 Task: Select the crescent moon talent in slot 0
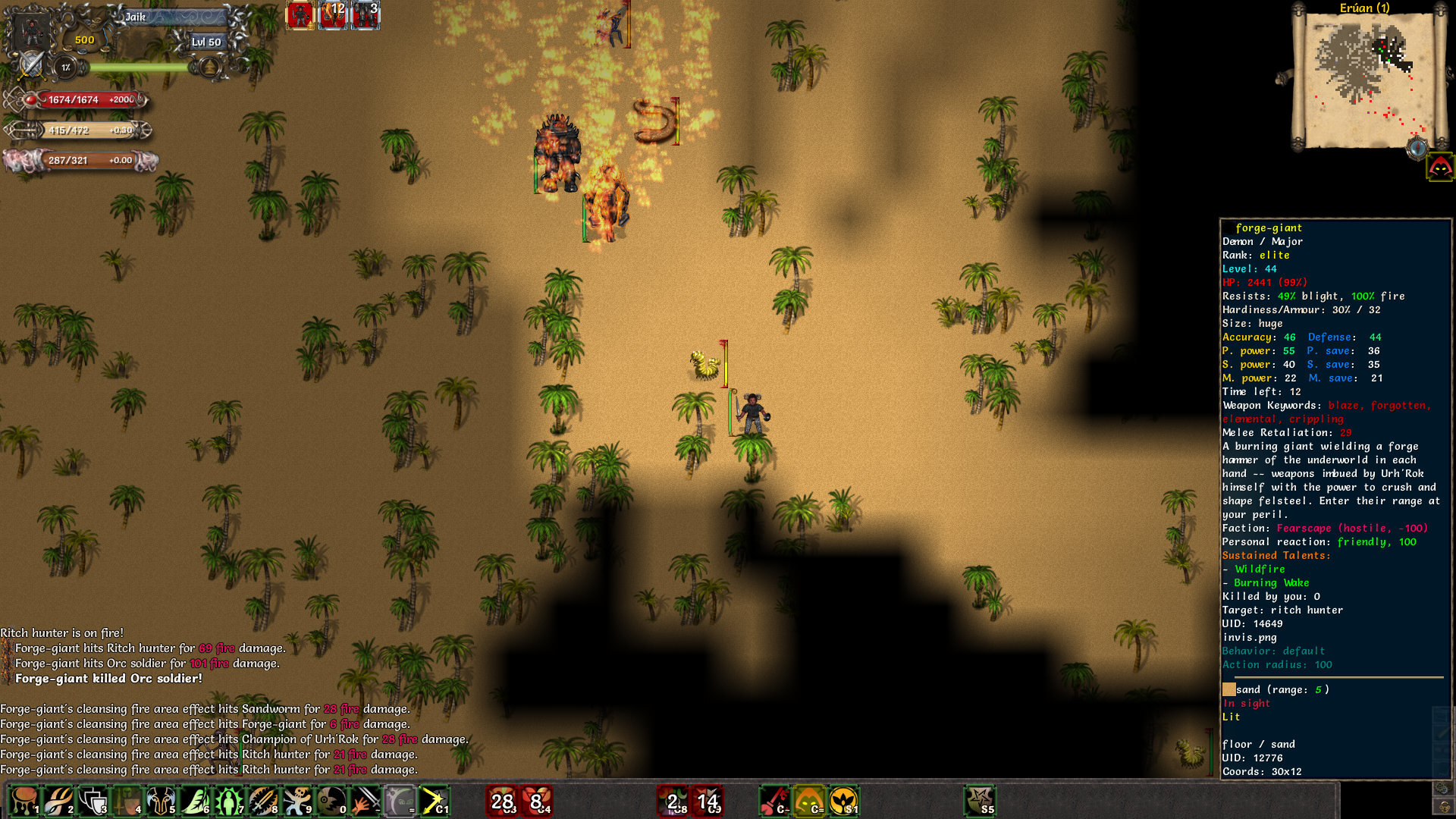[x=331, y=802]
